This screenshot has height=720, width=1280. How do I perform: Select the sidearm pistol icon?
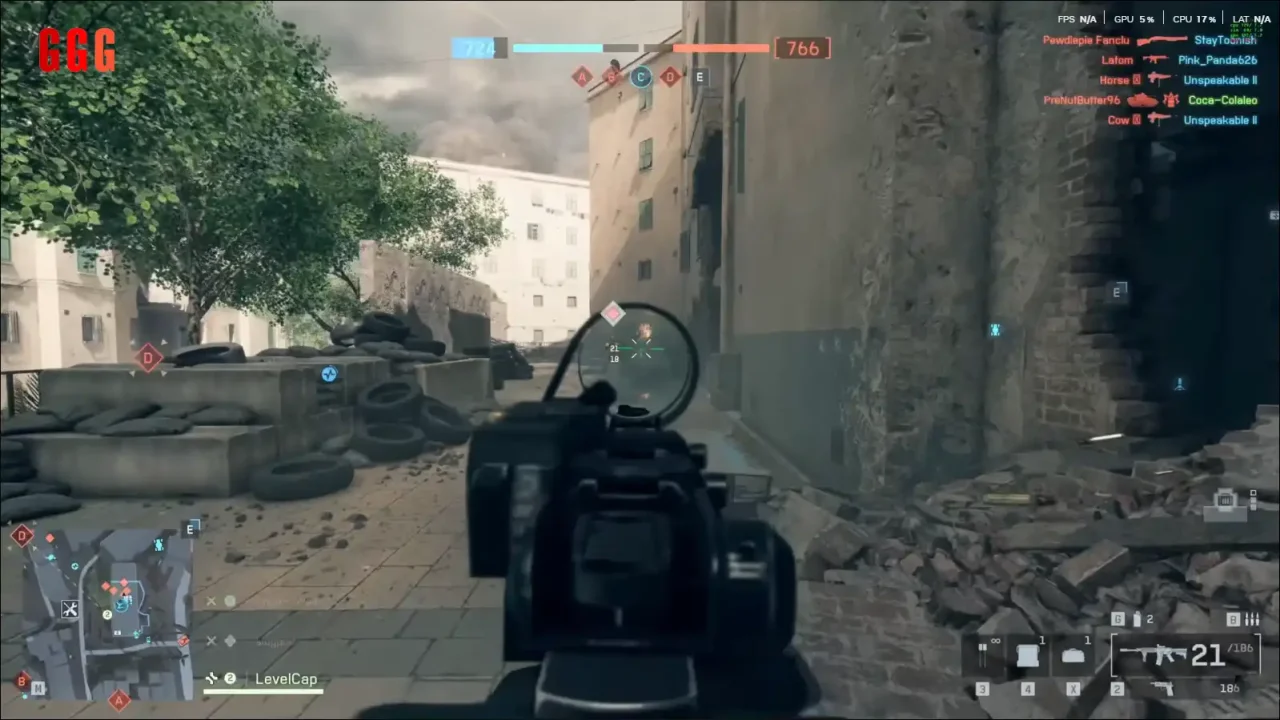(x=1162, y=689)
